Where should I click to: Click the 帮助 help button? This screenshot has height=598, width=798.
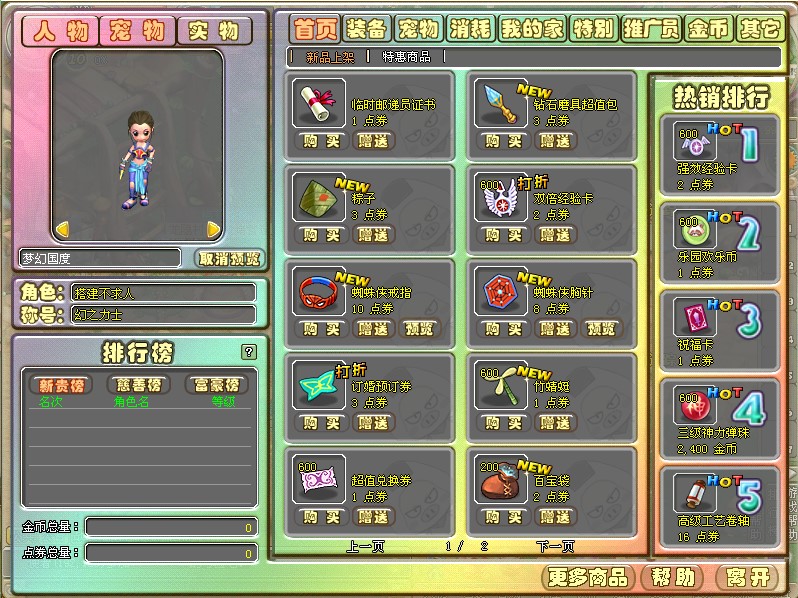[x=672, y=577]
